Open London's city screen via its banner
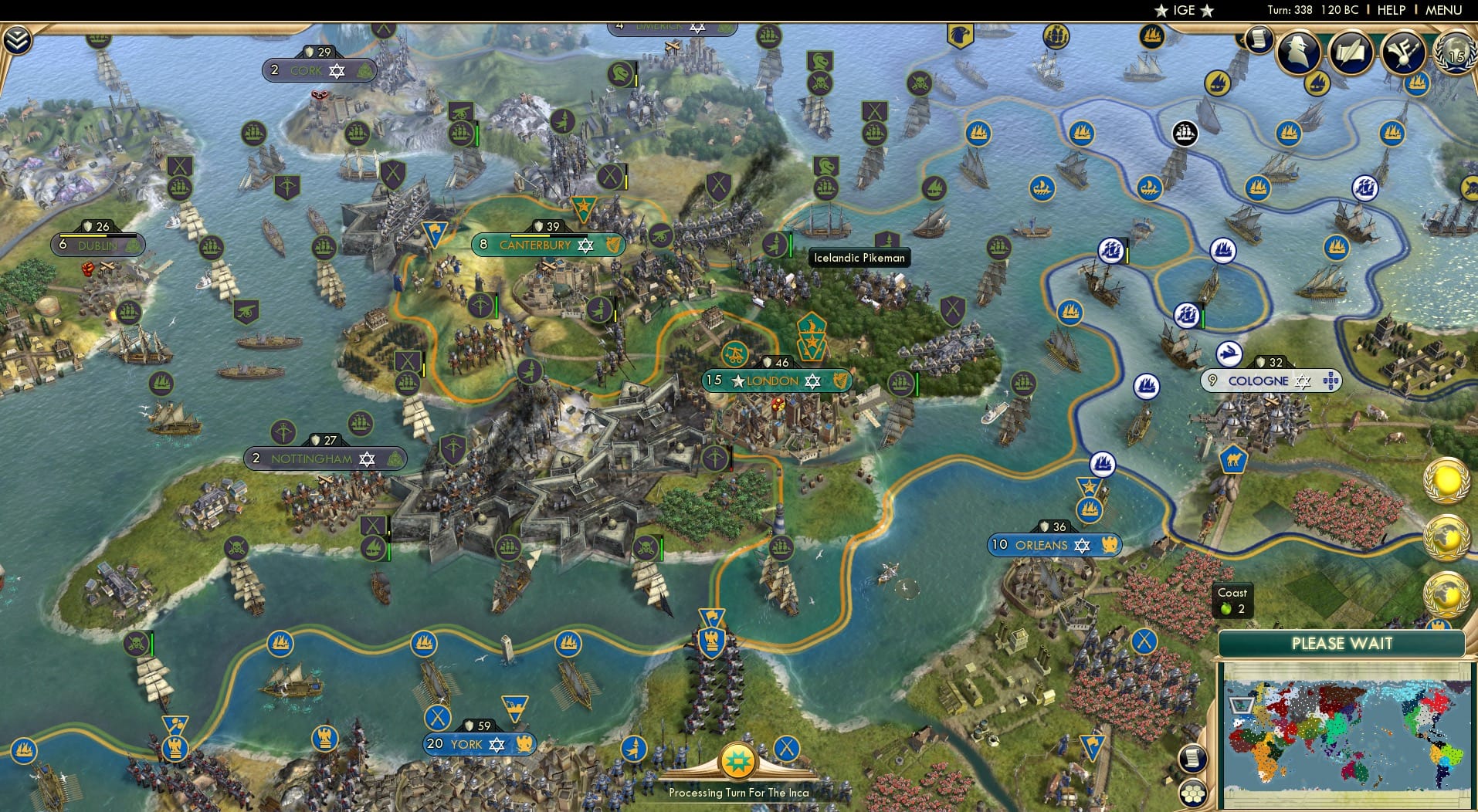Viewport: 1478px width, 812px height. pyautogui.click(x=775, y=381)
